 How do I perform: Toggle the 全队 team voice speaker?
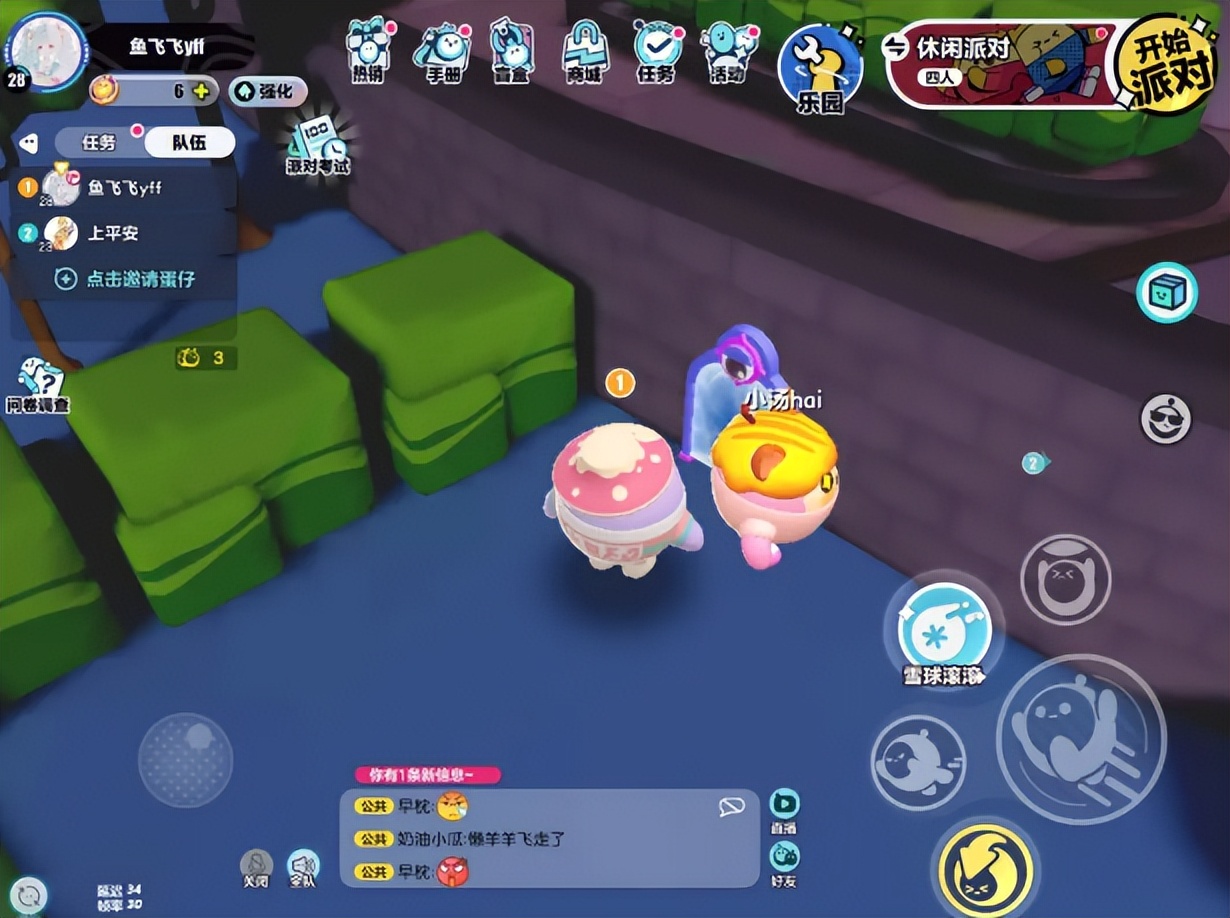coord(302,868)
